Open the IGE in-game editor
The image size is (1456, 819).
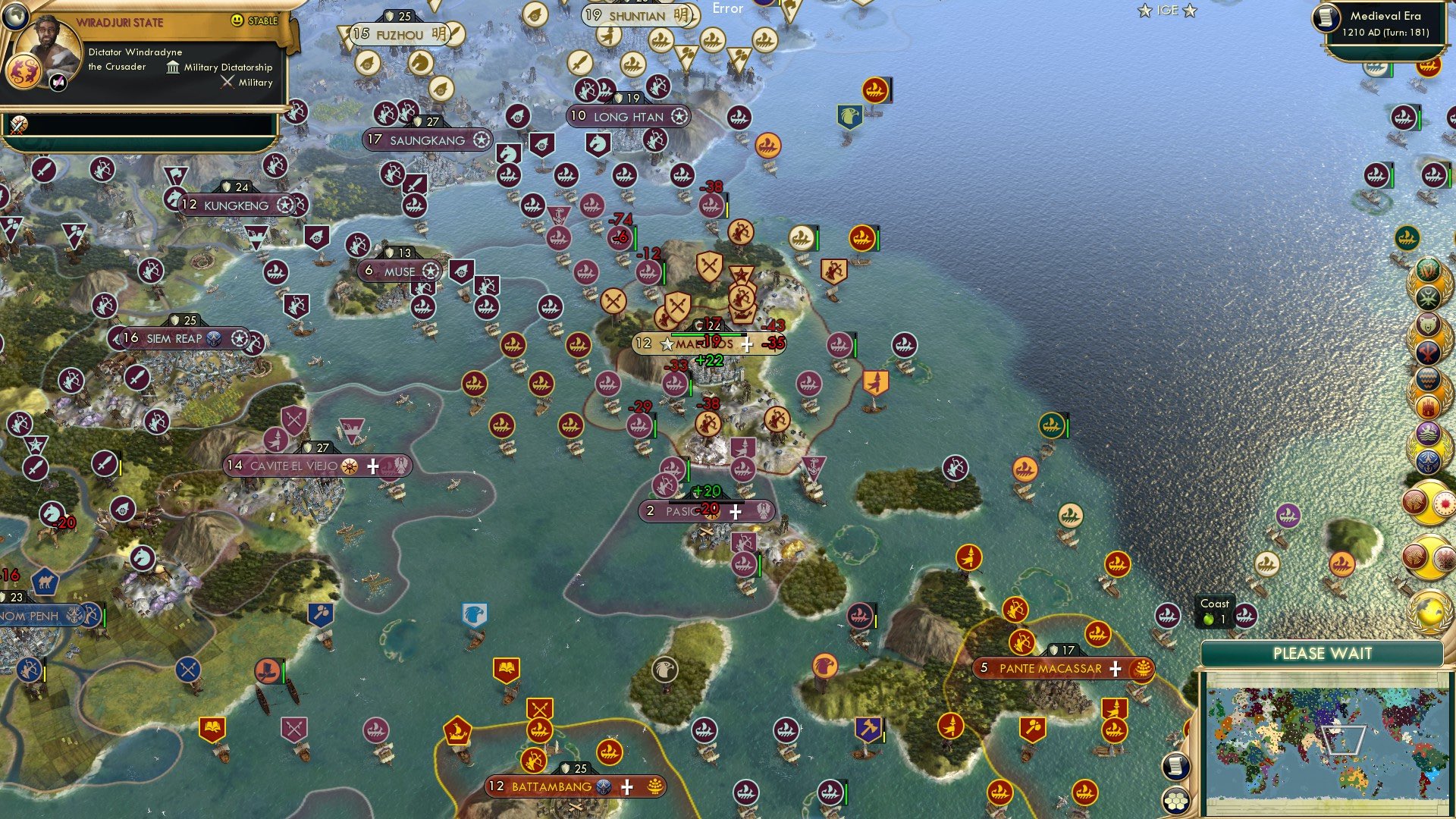(1167, 11)
